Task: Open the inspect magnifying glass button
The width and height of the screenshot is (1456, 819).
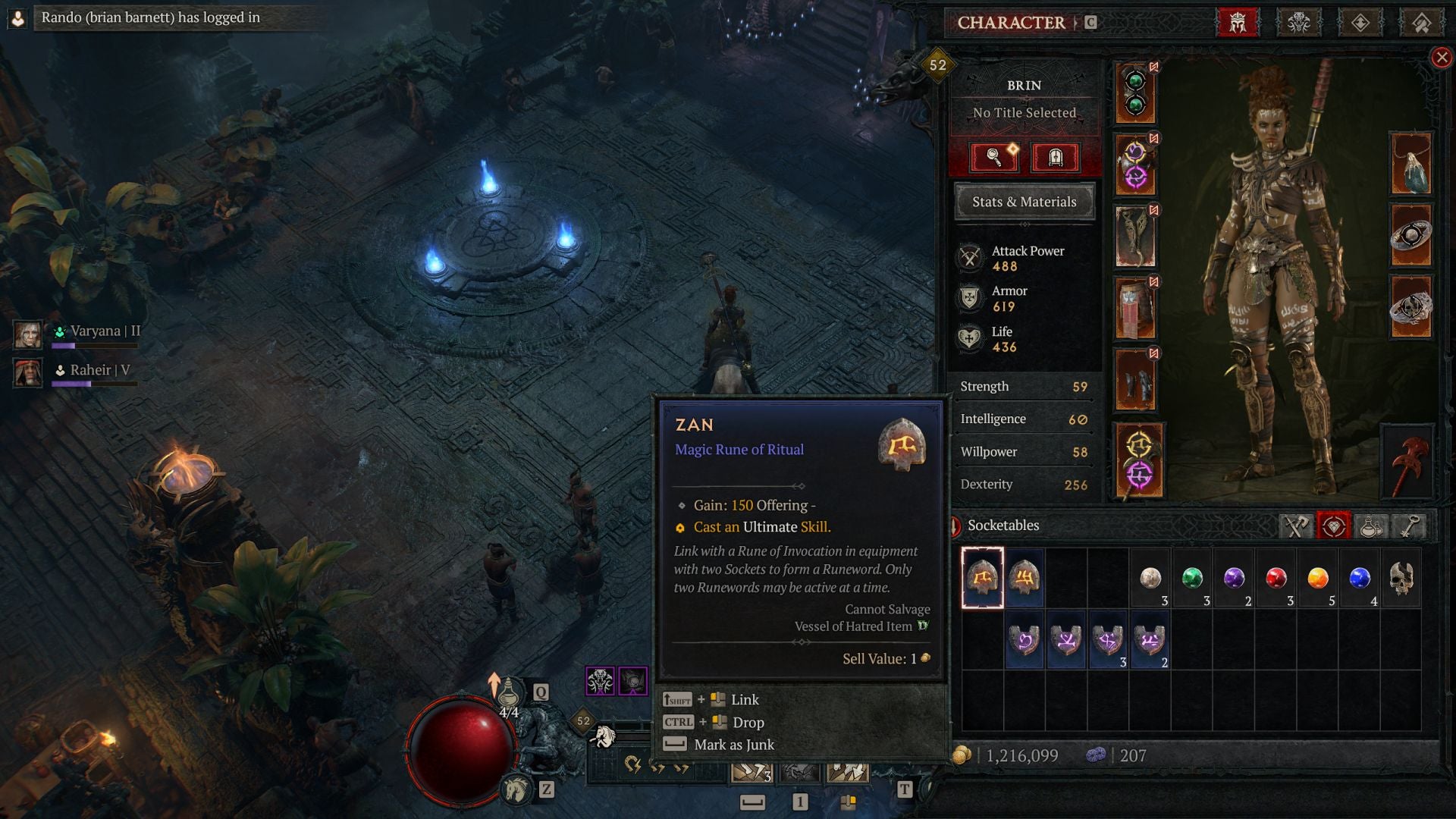Action: click(996, 158)
